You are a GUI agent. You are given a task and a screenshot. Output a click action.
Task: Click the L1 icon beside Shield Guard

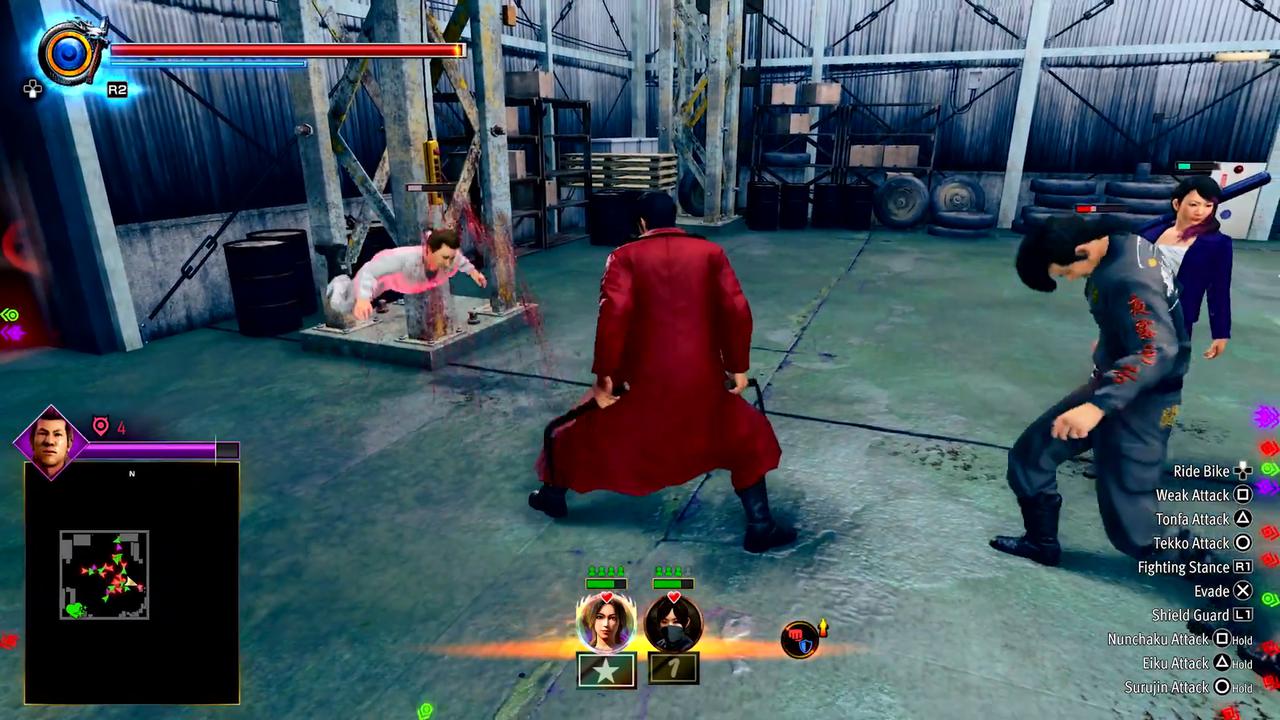click(x=1242, y=615)
